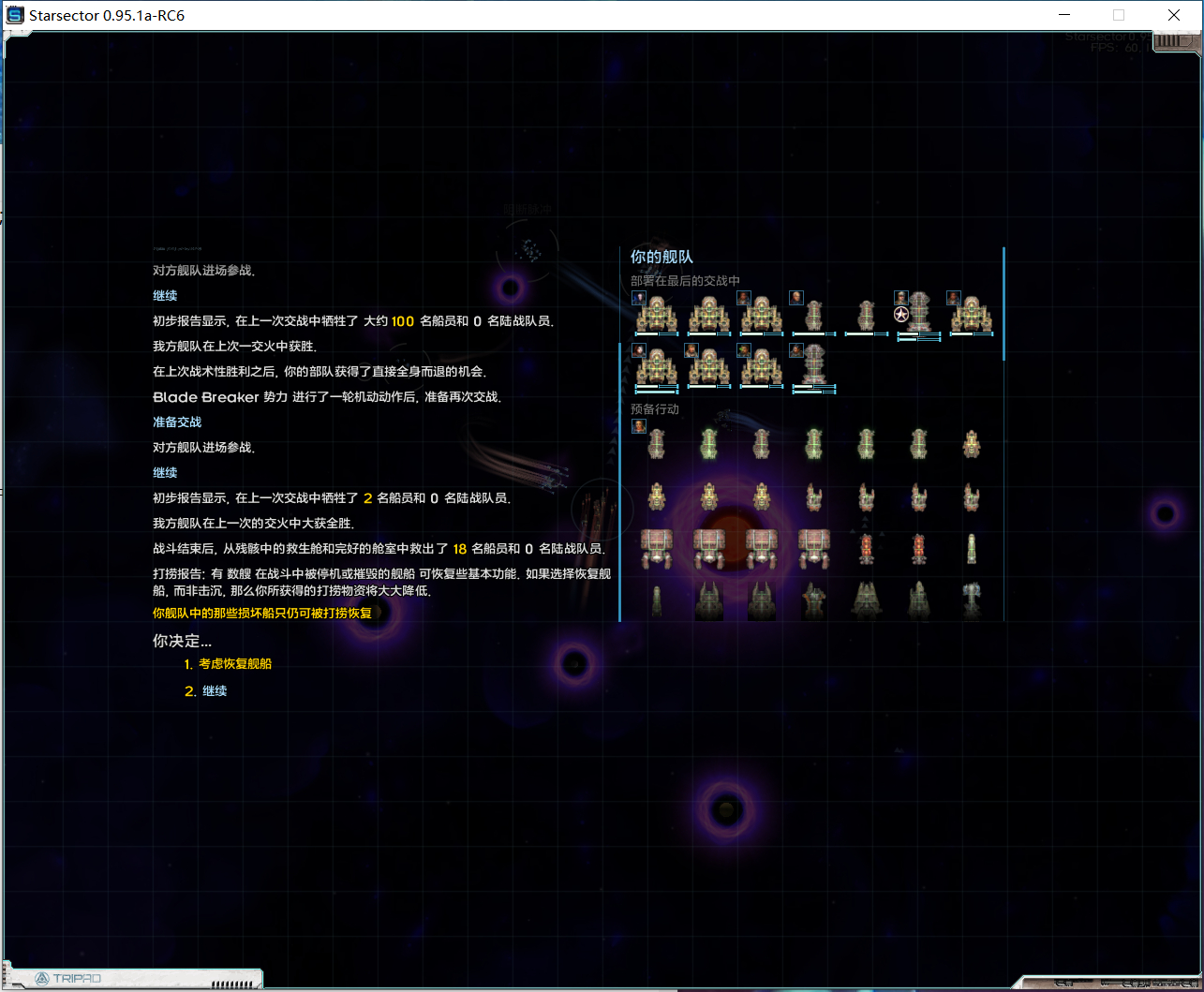
Task: Click the Starsector icon in the title bar
Action: click(13, 14)
